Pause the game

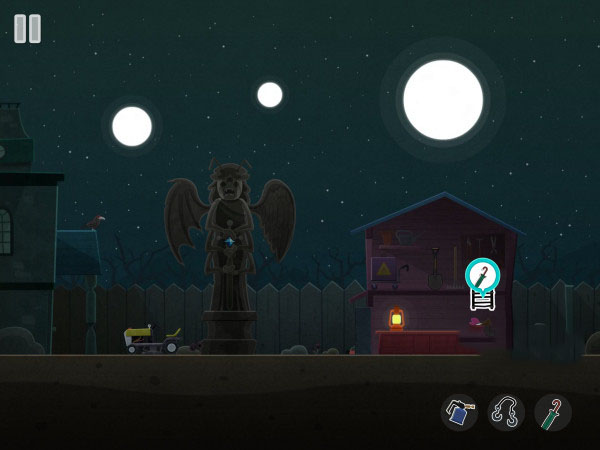(x=28, y=28)
